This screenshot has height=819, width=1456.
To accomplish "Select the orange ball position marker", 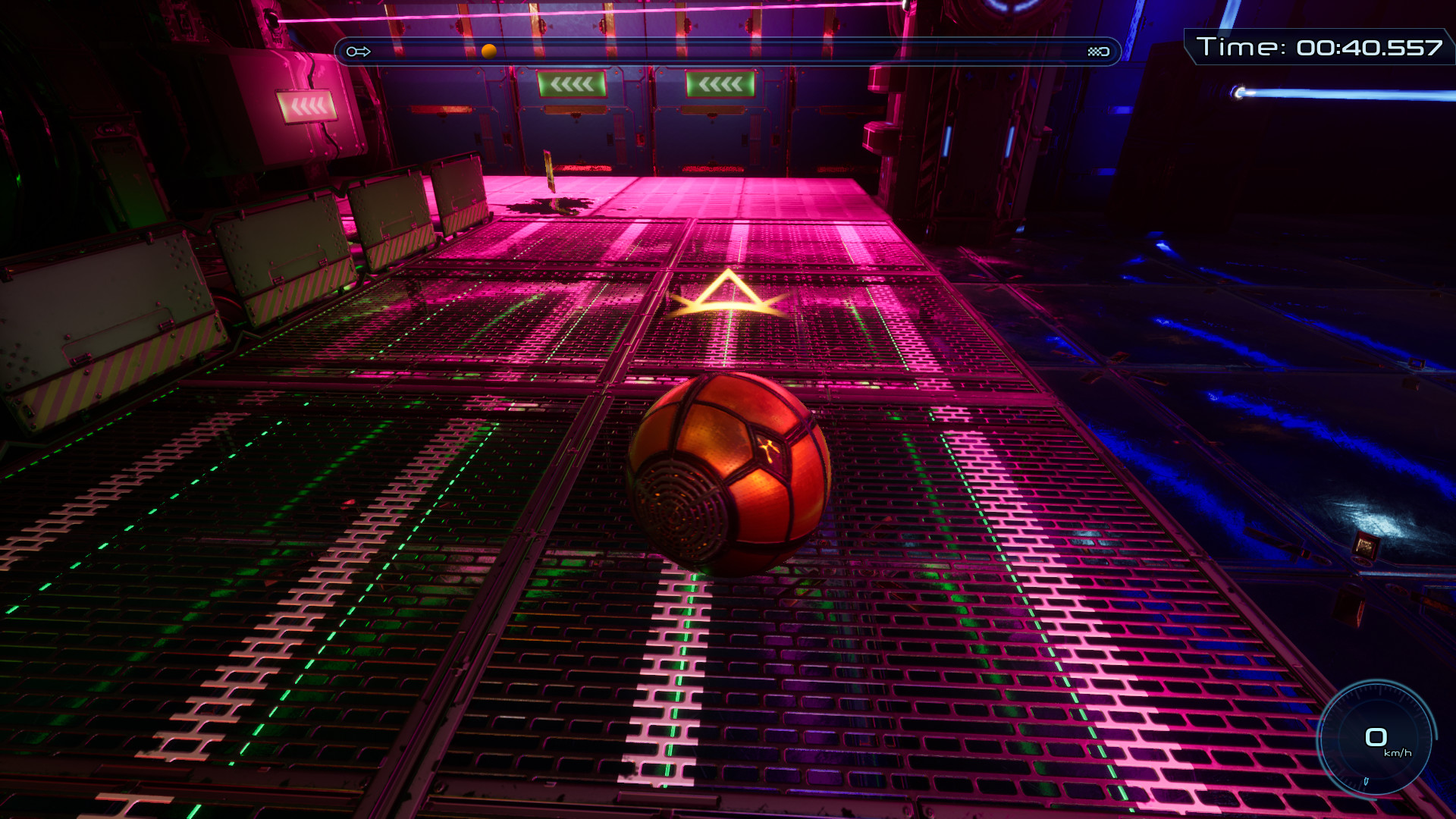I will point(488,51).
